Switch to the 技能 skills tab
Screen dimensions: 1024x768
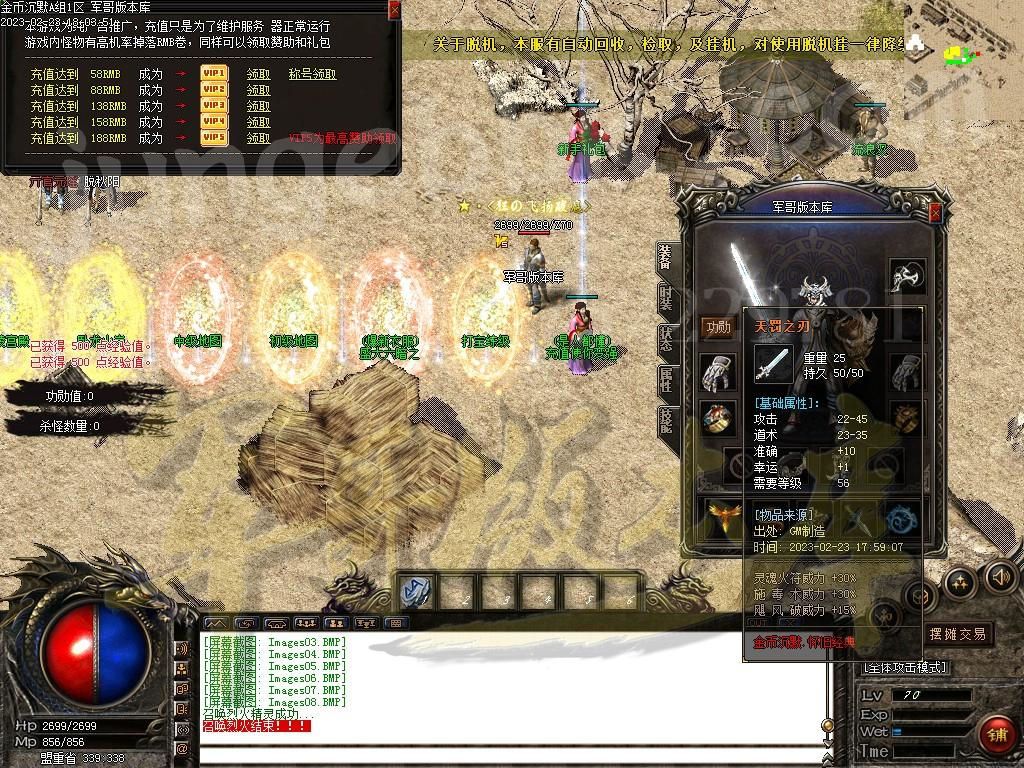click(x=667, y=420)
